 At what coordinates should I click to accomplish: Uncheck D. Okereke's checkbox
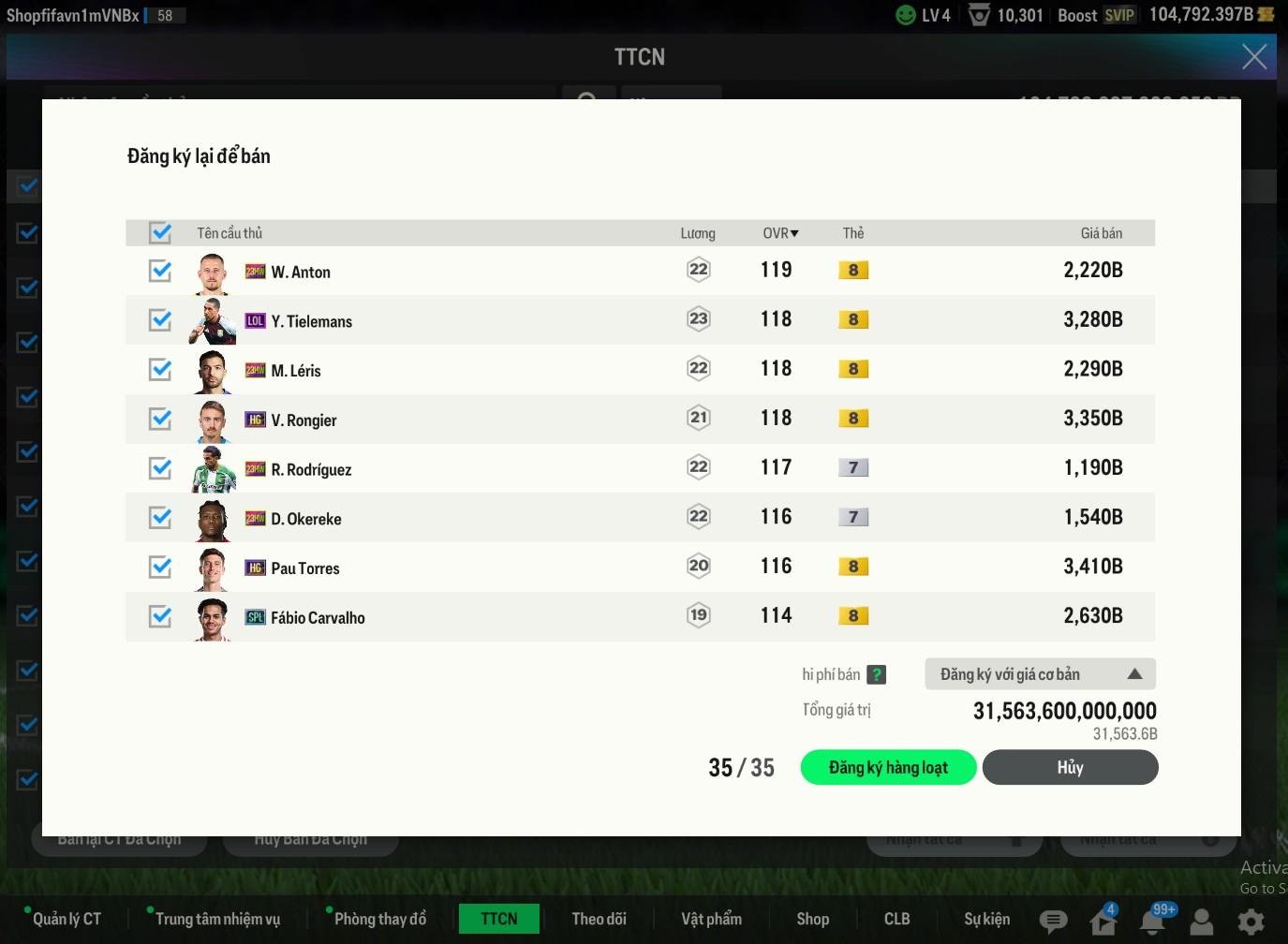160,518
